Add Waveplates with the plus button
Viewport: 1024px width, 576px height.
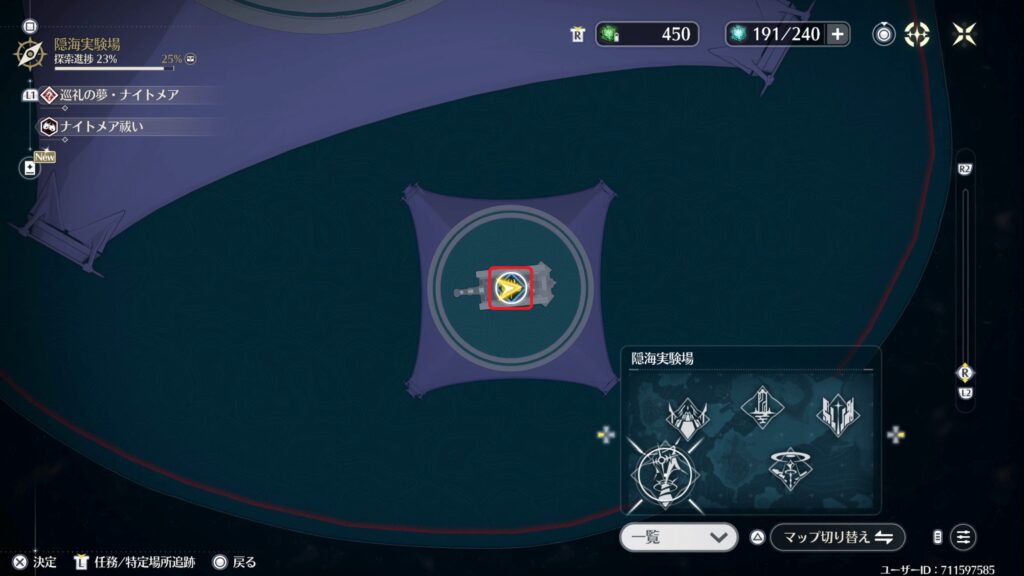[x=837, y=34]
